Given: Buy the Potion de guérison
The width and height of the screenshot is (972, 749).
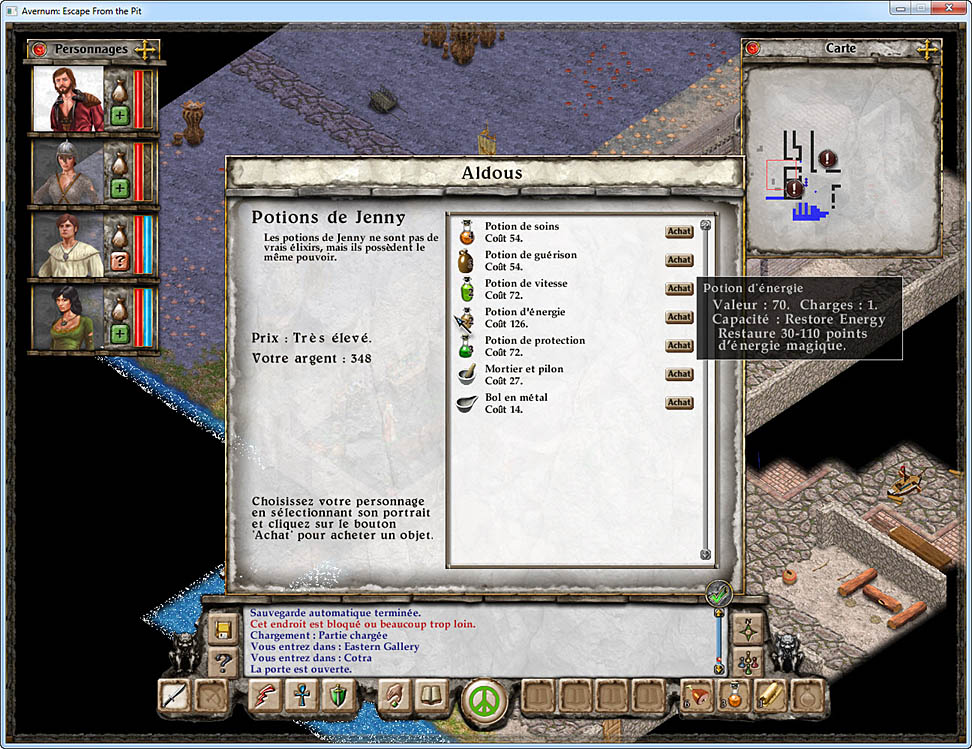Looking at the screenshot, I should [679, 260].
